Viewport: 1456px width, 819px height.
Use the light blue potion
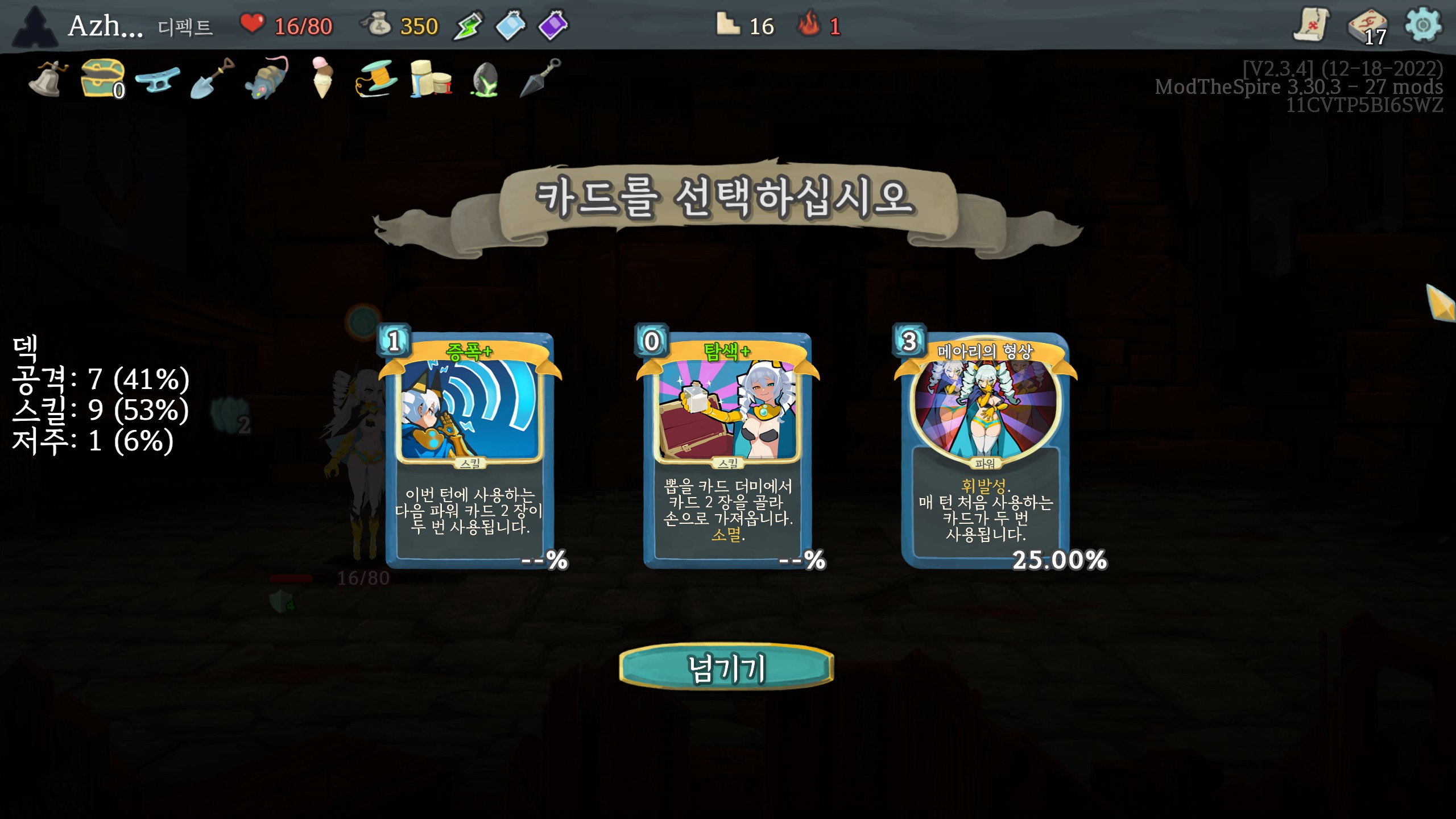point(510,26)
